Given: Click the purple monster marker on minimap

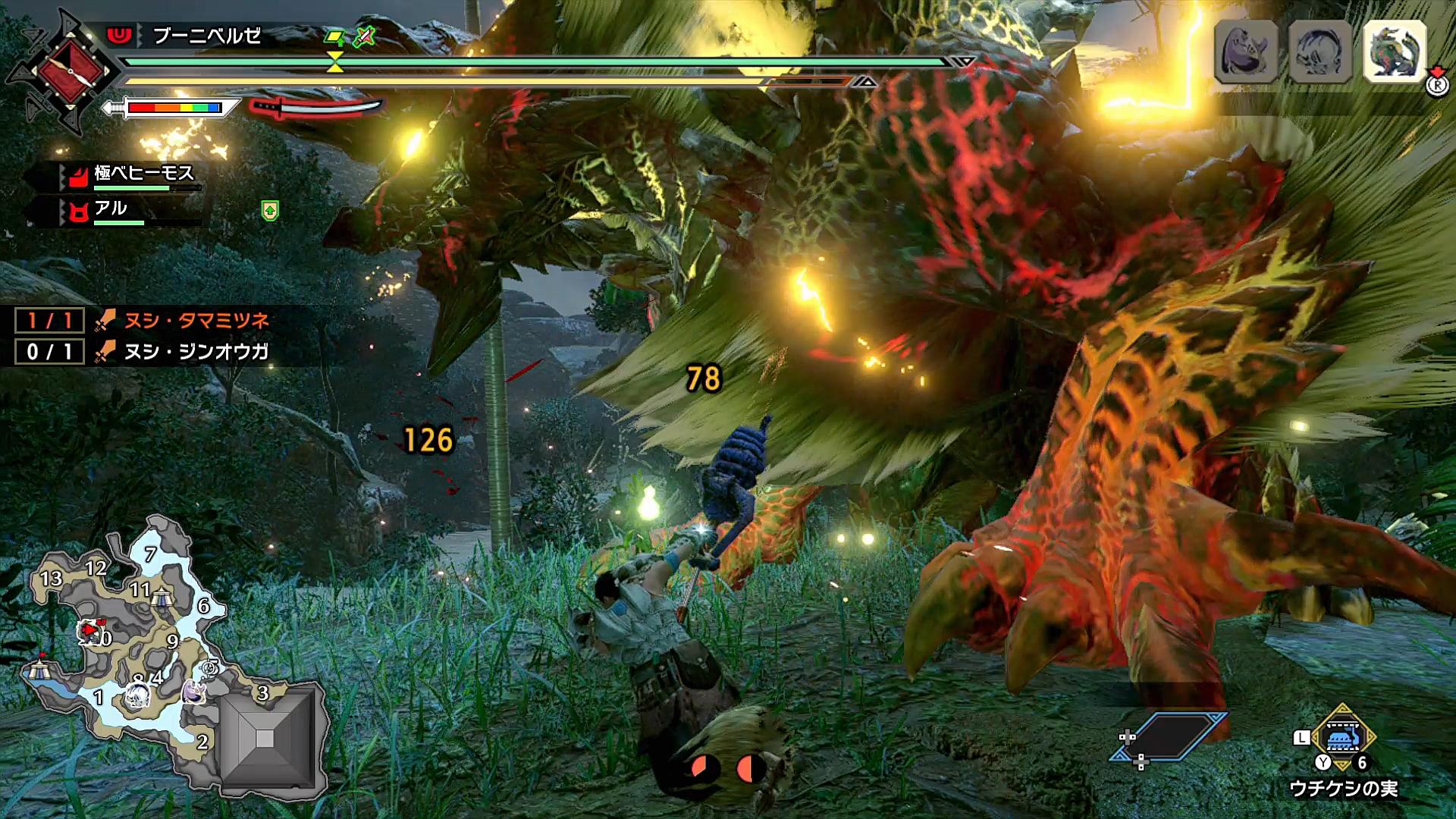Looking at the screenshot, I should (194, 691).
